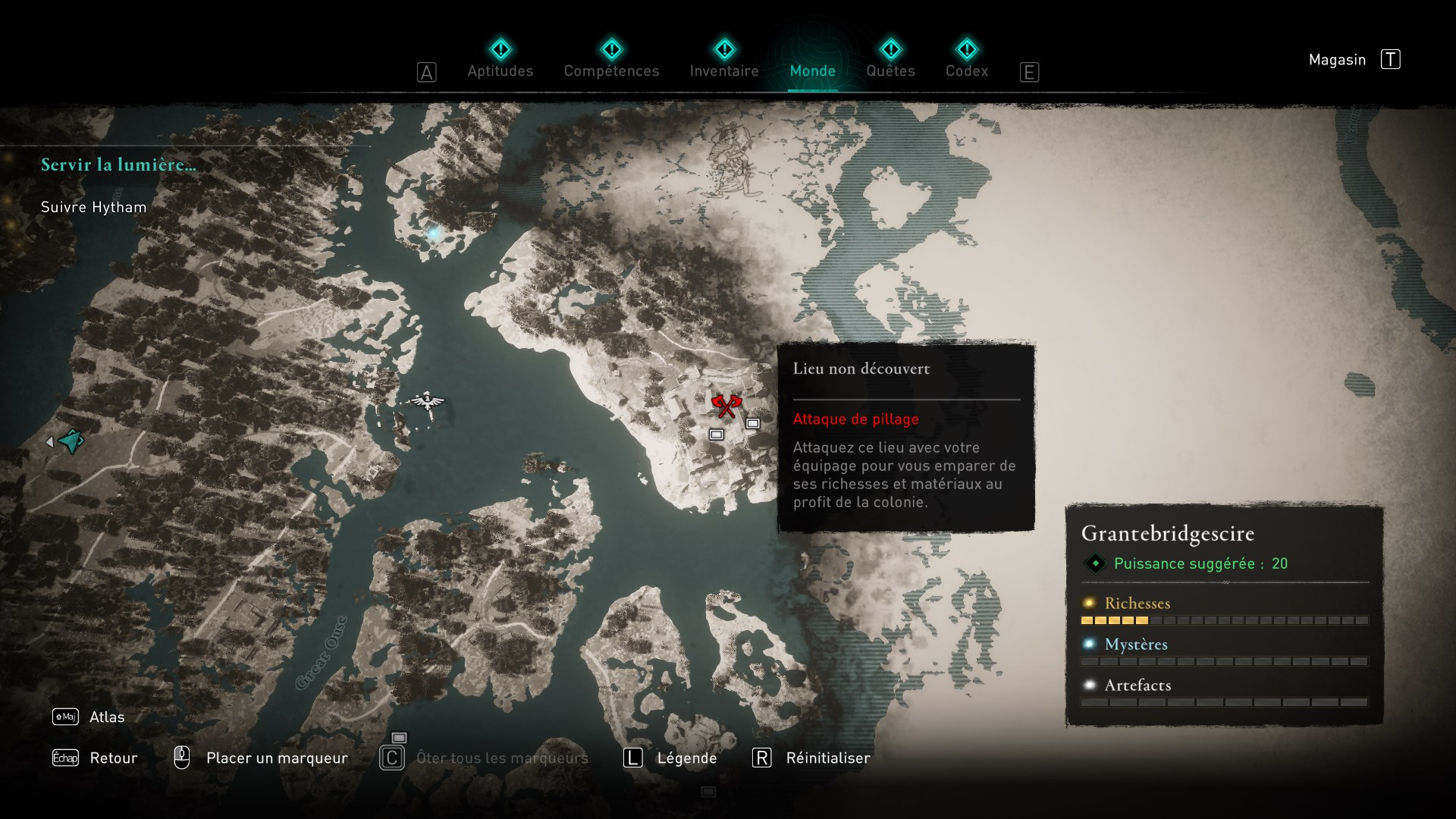Select the Servir la lumière quest tracker

coord(118,165)
